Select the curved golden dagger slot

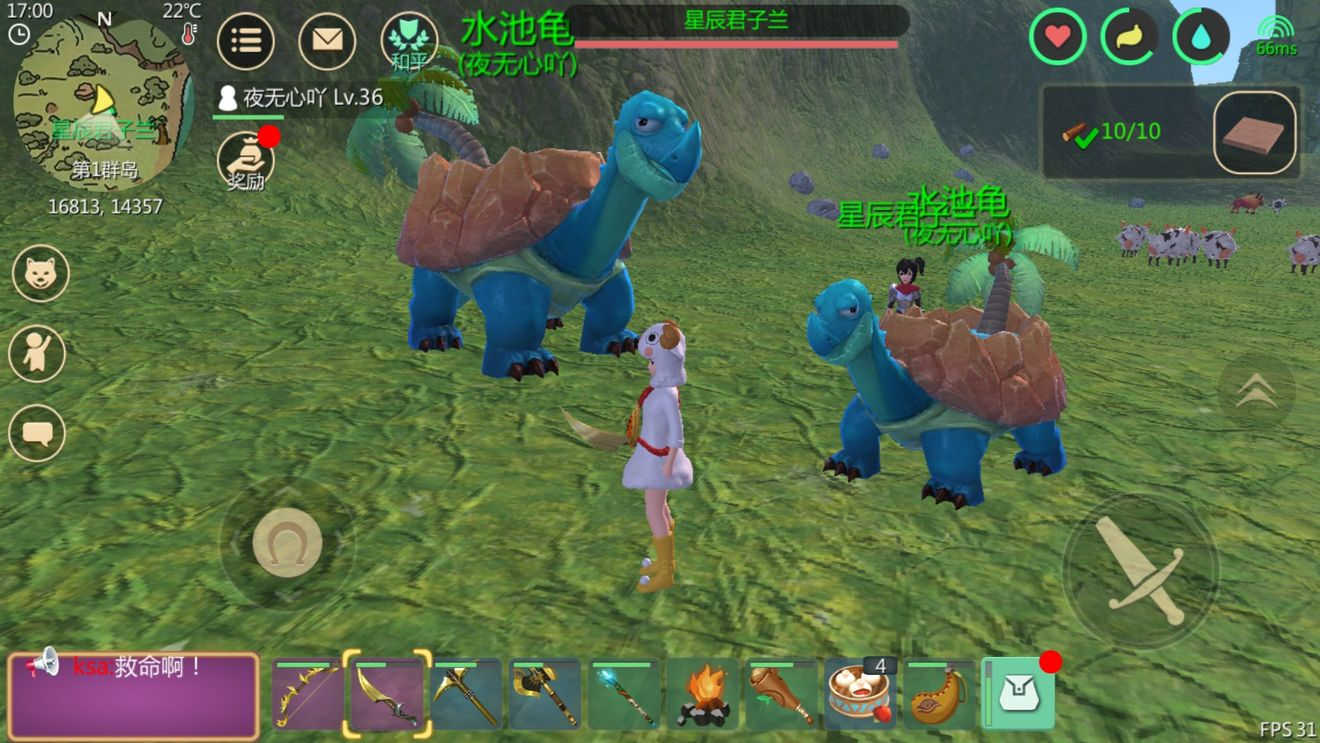coord(387,693)
